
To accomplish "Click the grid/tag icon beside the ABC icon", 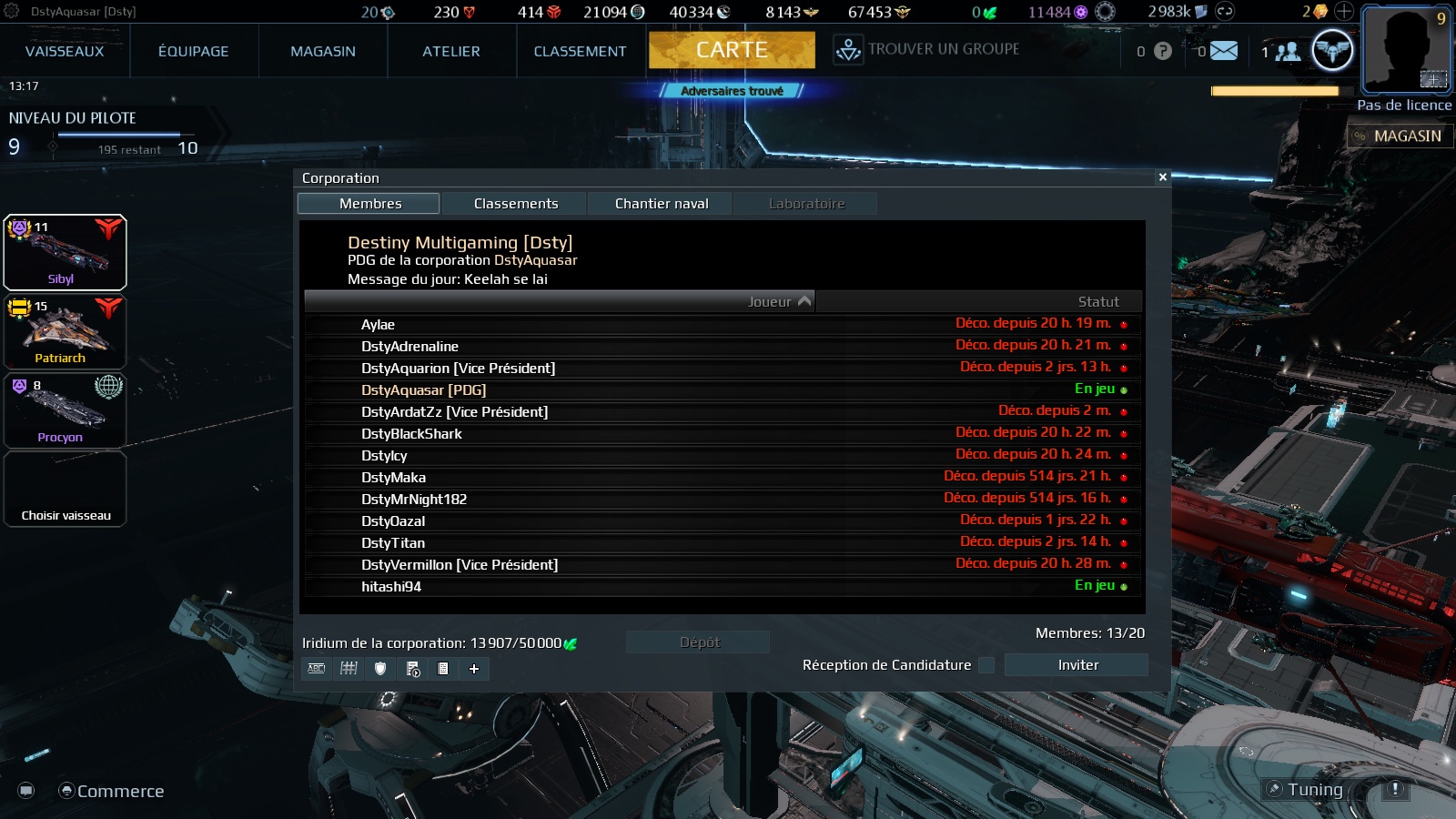I will click(x=346, y=669).
